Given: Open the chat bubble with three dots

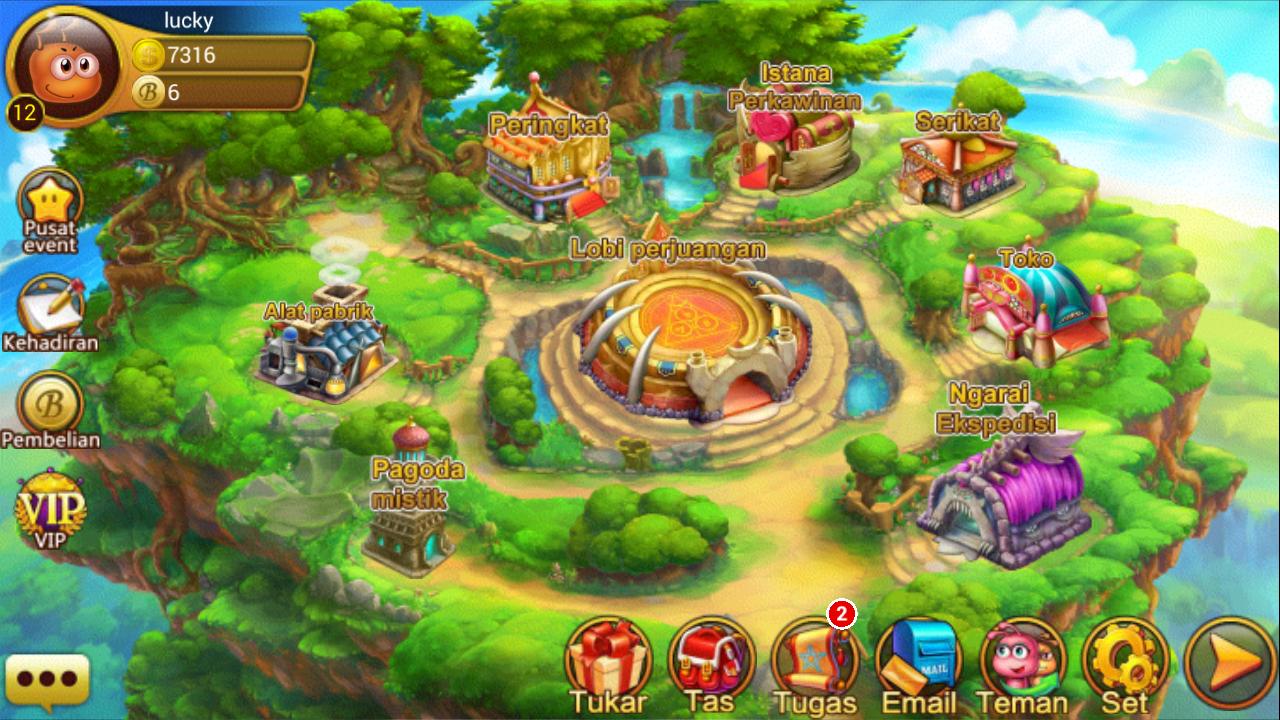Looking at the screenshot, I should tap(47, 680).
